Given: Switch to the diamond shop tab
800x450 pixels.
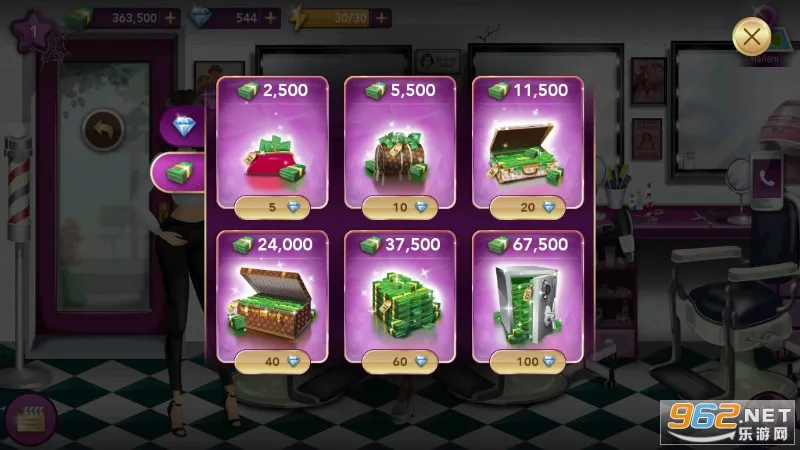Looking at the screenshot, I should pos(185,124).
